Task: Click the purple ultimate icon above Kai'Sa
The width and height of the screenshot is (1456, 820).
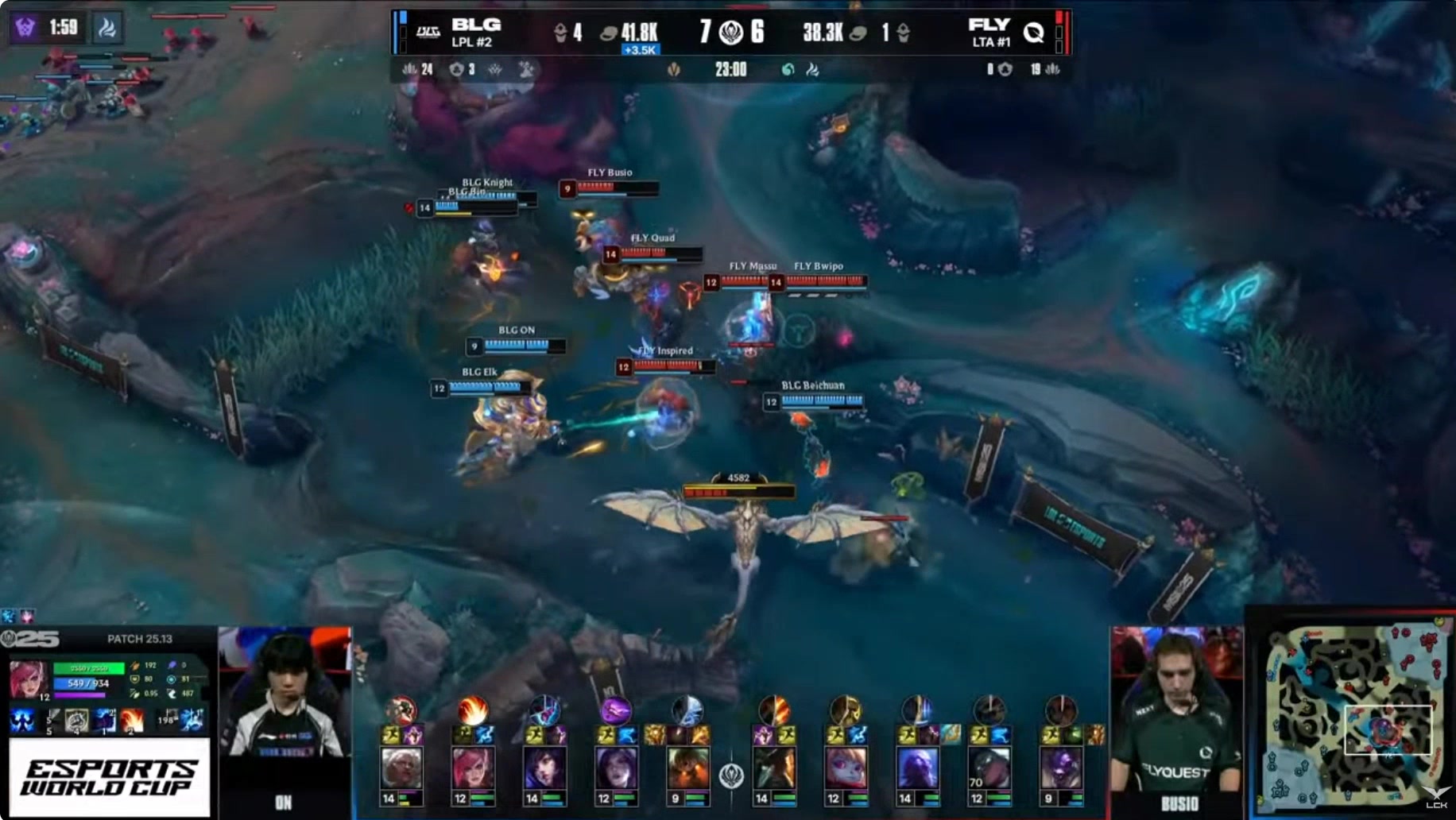Action: tap(615, 709)
